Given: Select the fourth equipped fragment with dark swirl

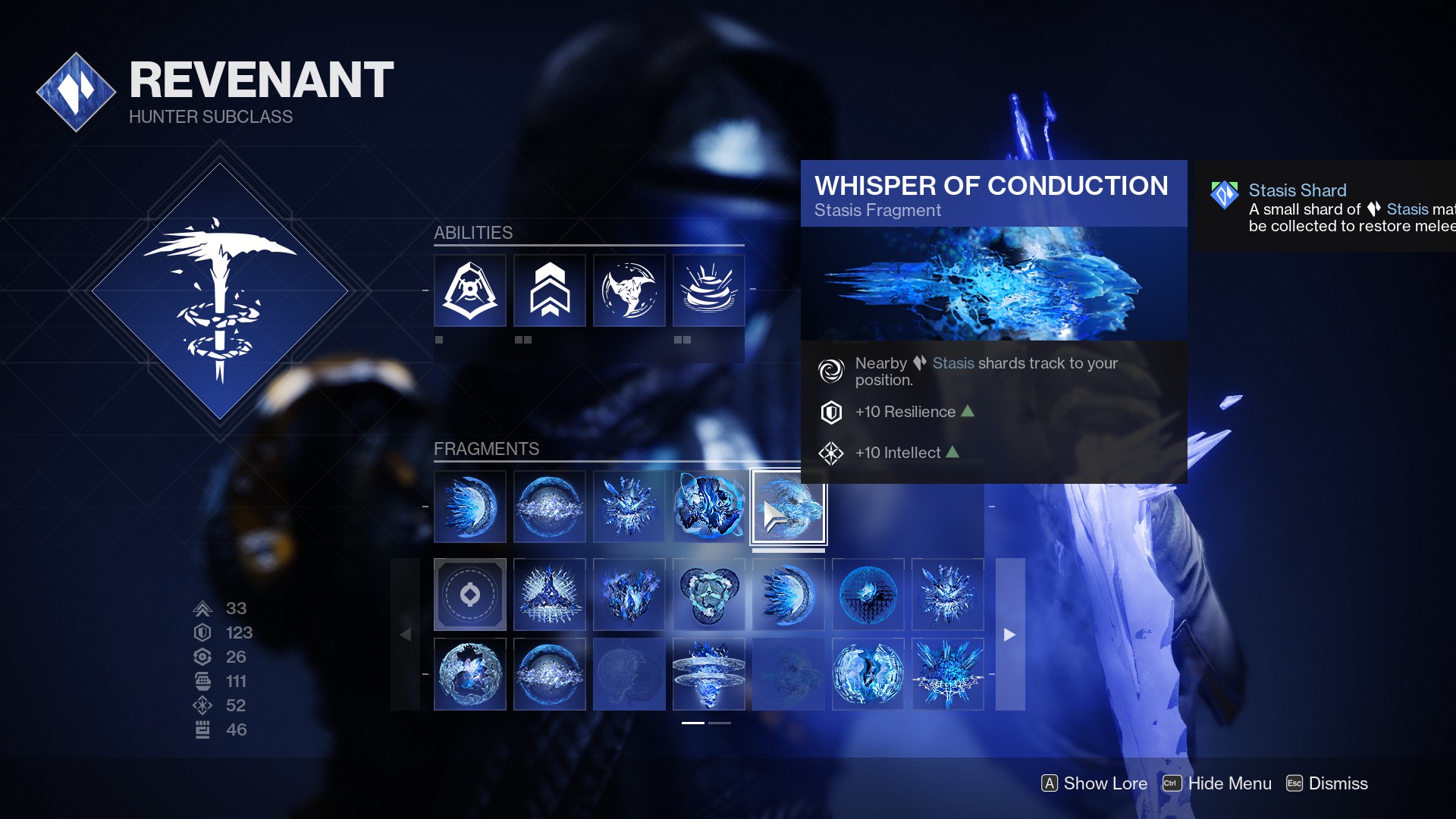Looking at the screenshot, I should [709, 507].
